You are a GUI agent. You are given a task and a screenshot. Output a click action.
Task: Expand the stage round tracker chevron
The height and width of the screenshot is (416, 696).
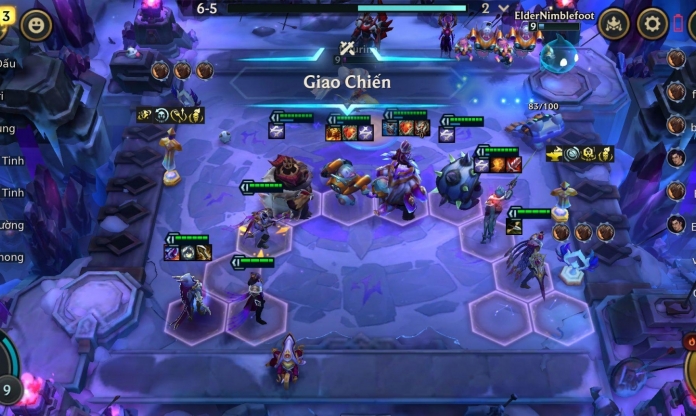coord(504,8)
